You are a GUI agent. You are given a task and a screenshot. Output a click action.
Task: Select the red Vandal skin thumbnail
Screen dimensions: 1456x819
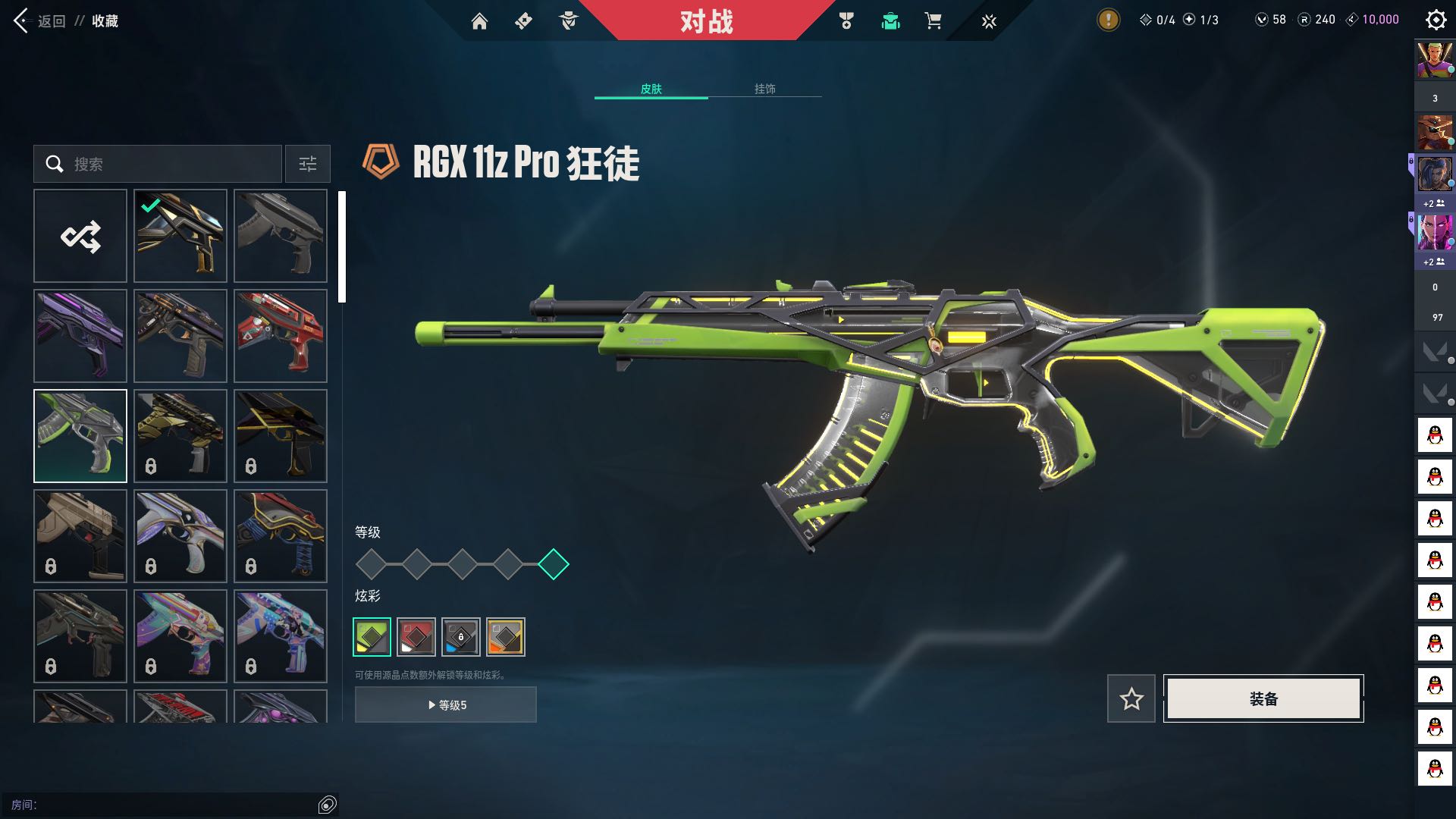pos(281,336)
